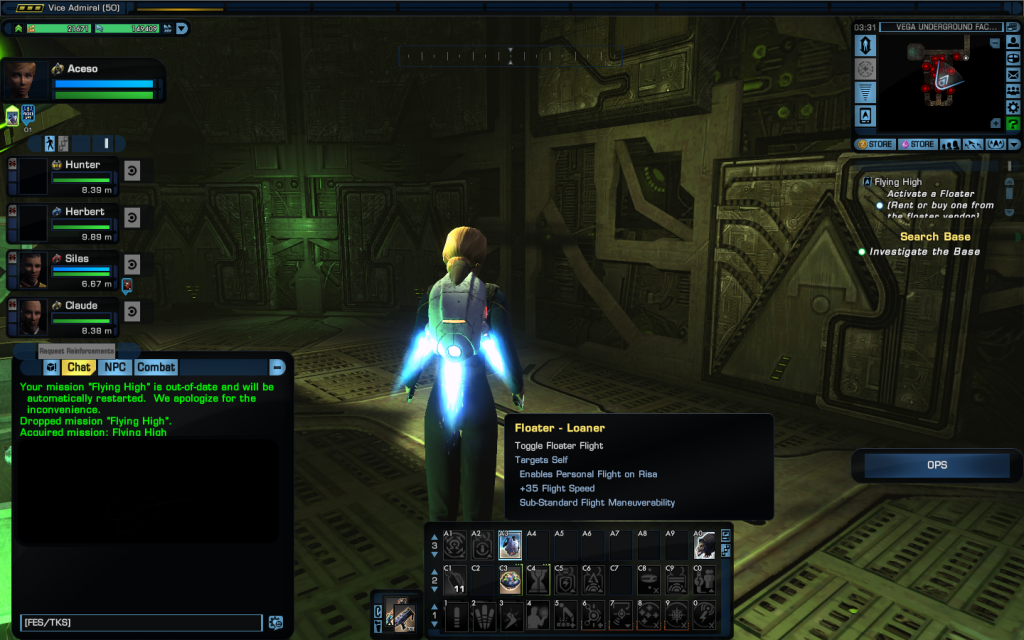This screenshot has height=640, width=1024.
Task: Select the Flying High mission tracker
Action: tap(897, 182)
